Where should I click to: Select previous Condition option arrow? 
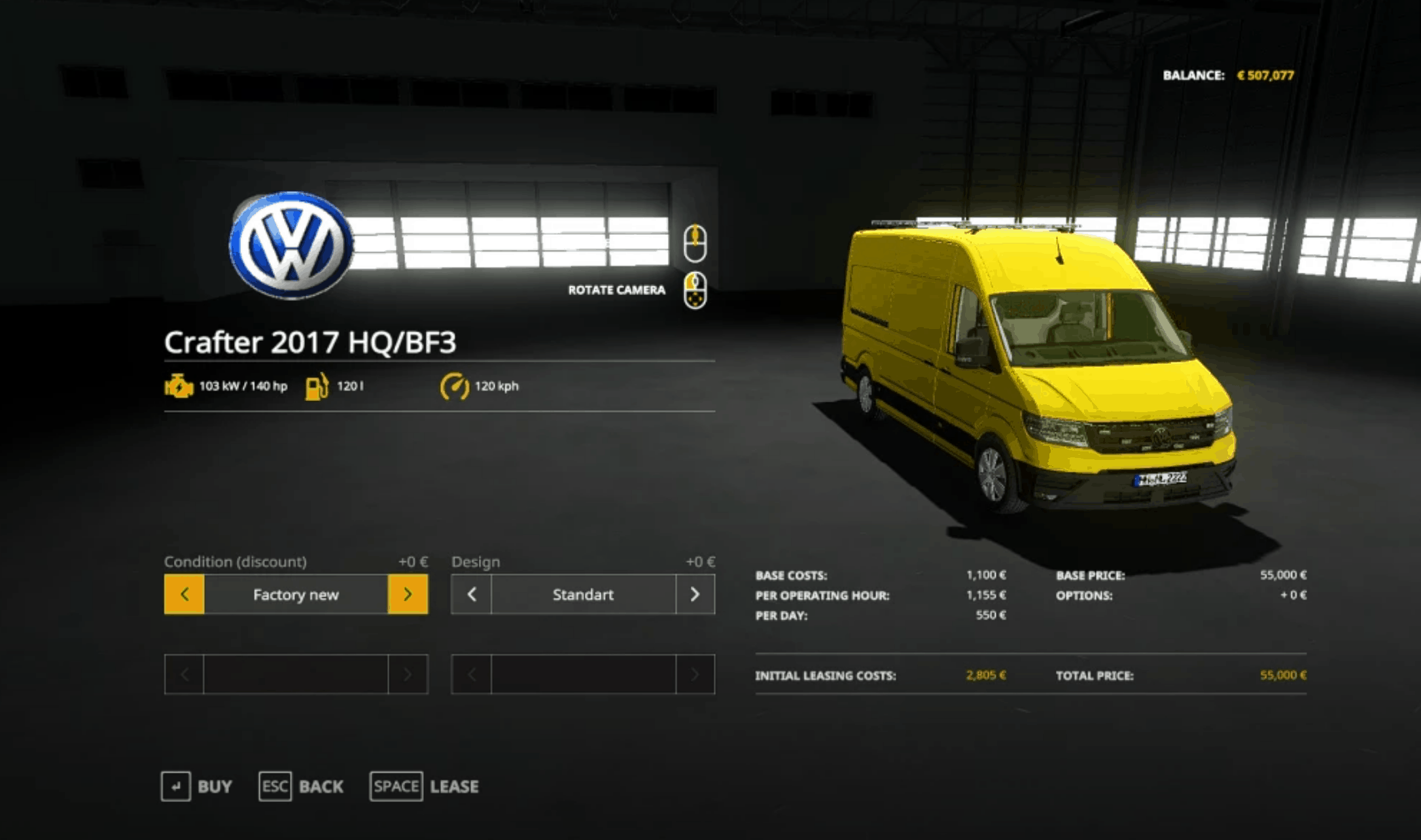184,594
